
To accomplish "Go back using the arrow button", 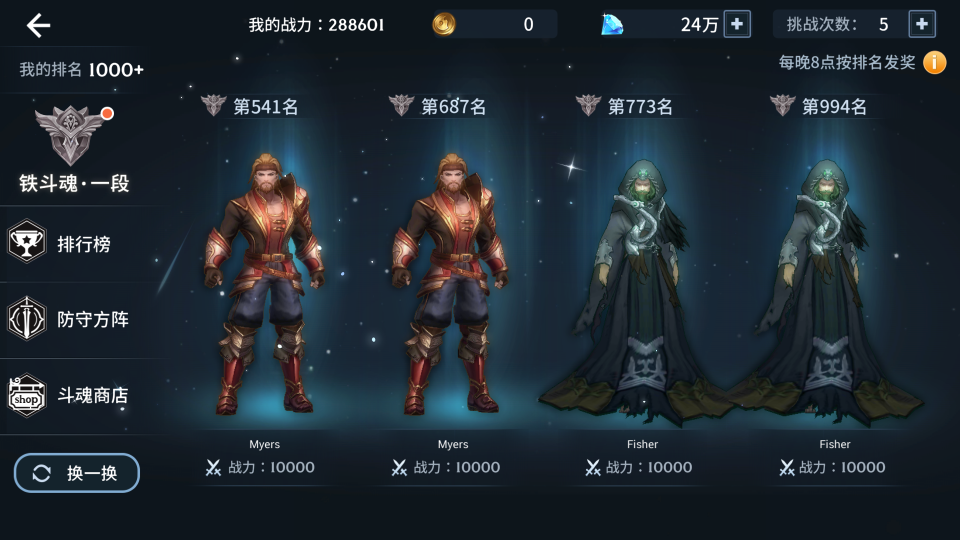I will 38,26.
